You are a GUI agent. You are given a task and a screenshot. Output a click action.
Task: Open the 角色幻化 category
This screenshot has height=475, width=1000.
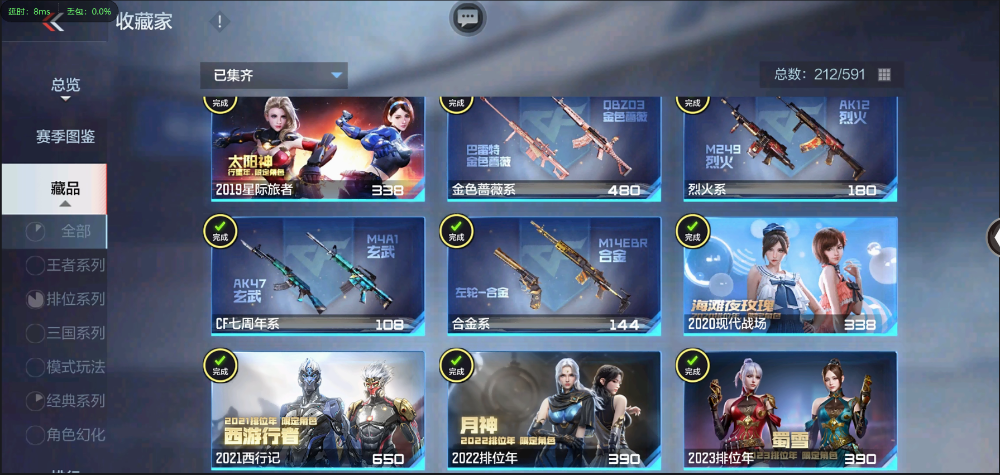coord(65,435)
